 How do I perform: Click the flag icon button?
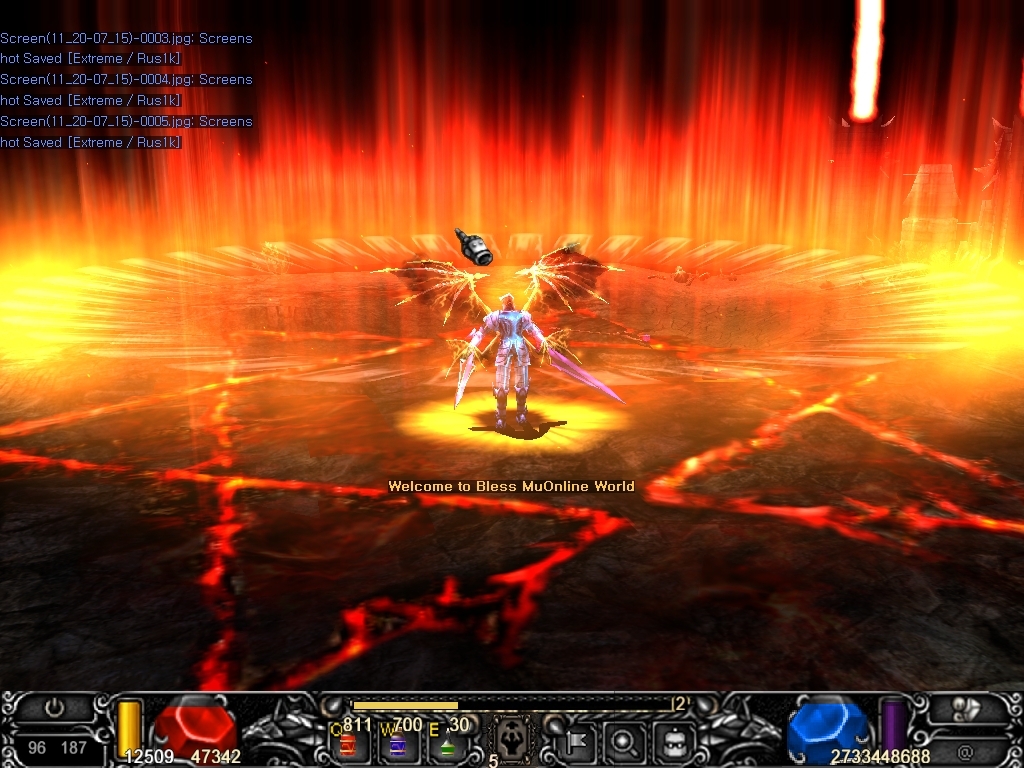coord(578,742)
